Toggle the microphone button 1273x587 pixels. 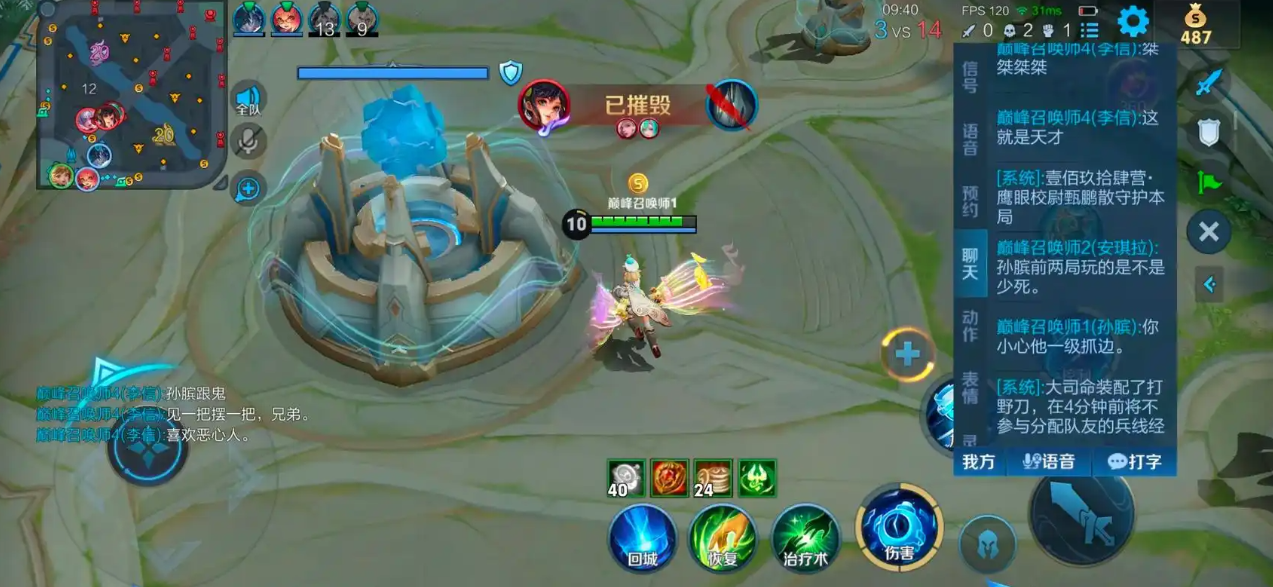click(x=248, y=141)
